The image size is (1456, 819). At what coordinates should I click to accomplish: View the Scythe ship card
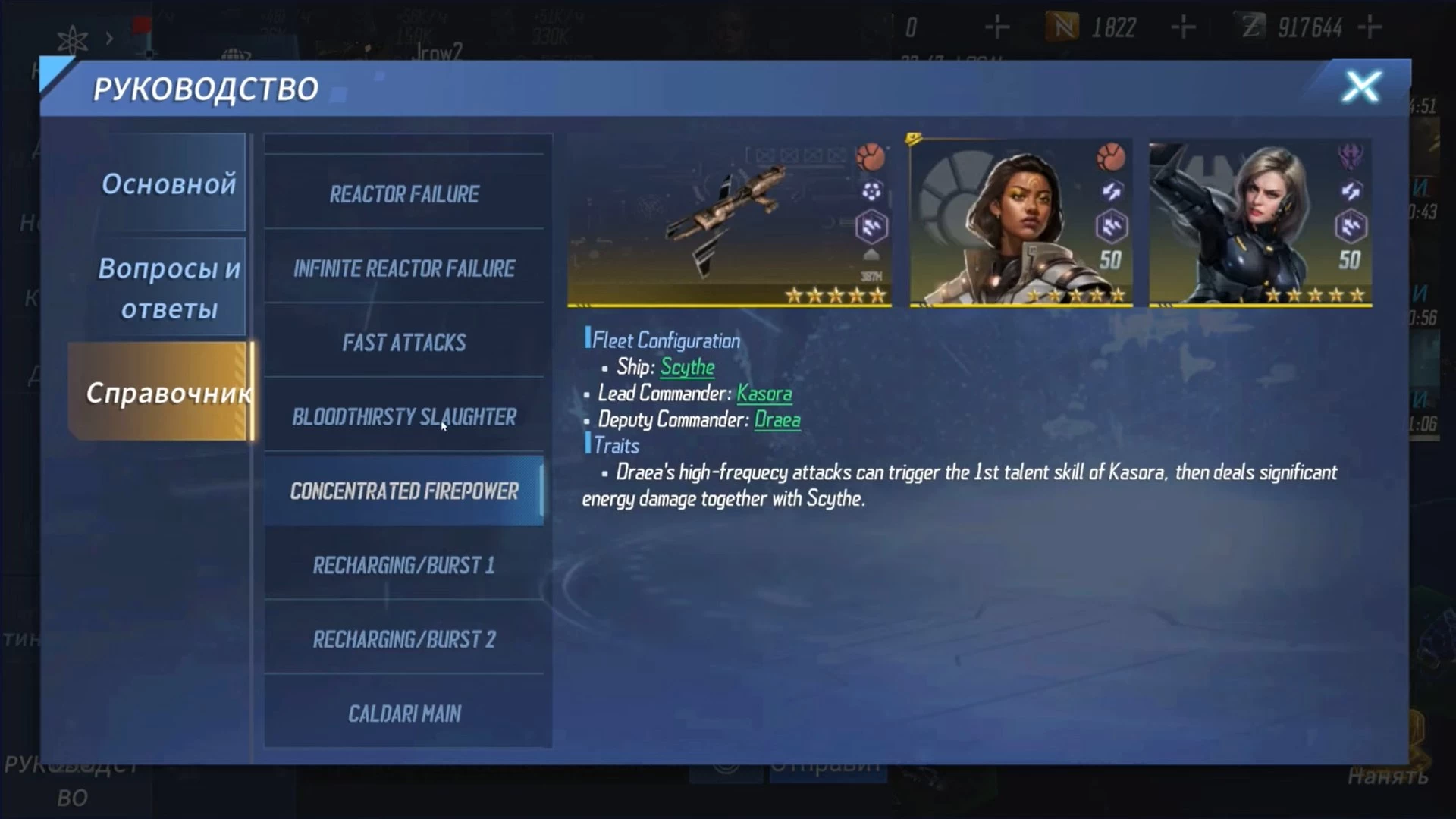click(729, 222)
